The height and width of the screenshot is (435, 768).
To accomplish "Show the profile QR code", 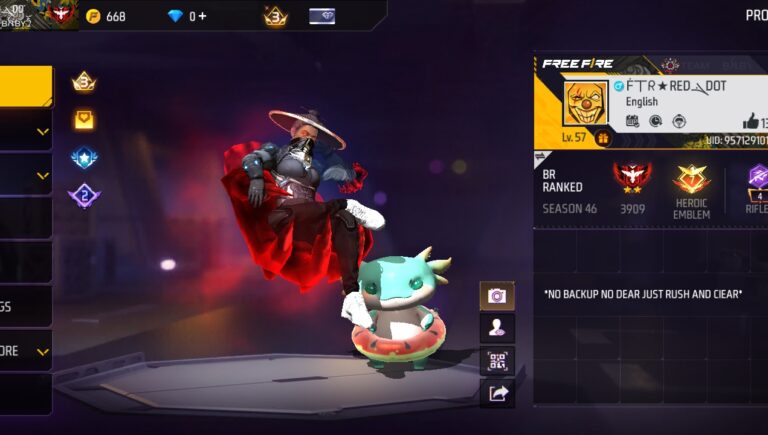I will coord(497,360).
